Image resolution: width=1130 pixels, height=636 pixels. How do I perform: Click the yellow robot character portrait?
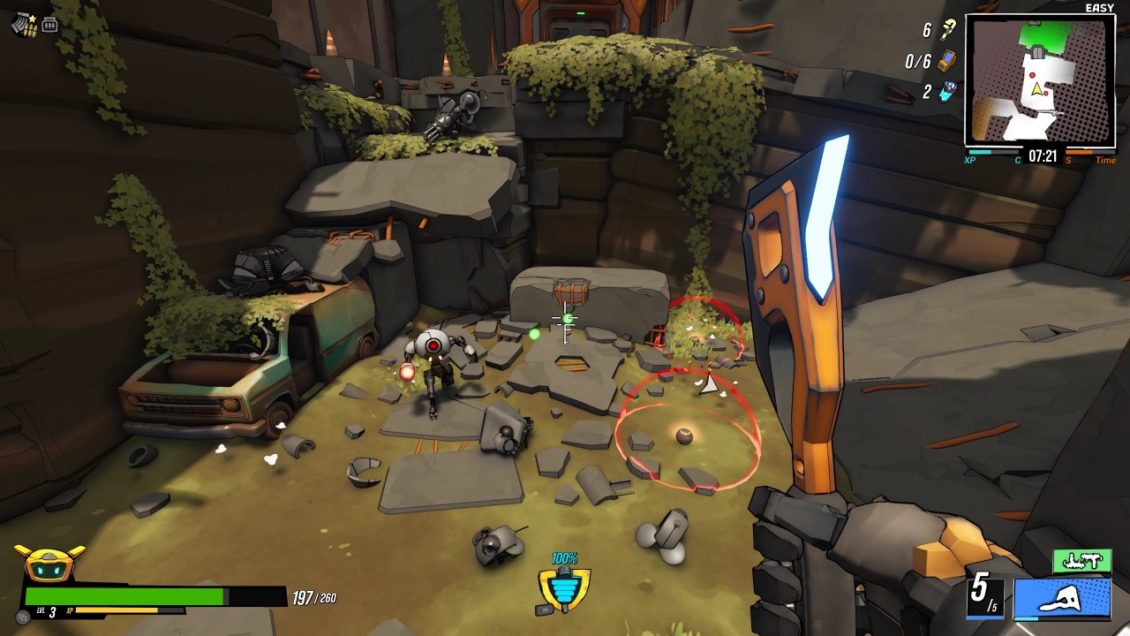49,565
